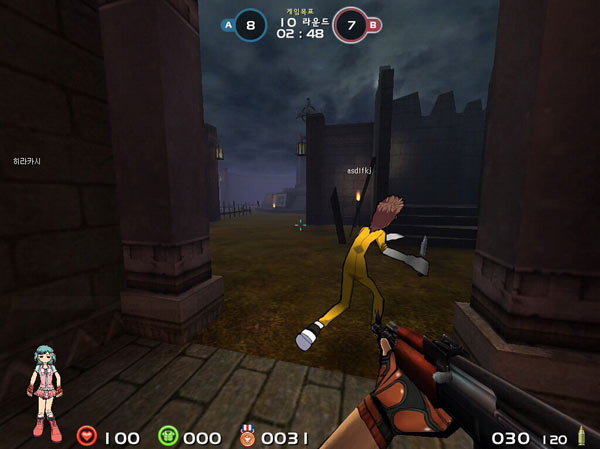Select the red heart health icon
Viewport: 600px width, 449px height.
coord(86,436)
